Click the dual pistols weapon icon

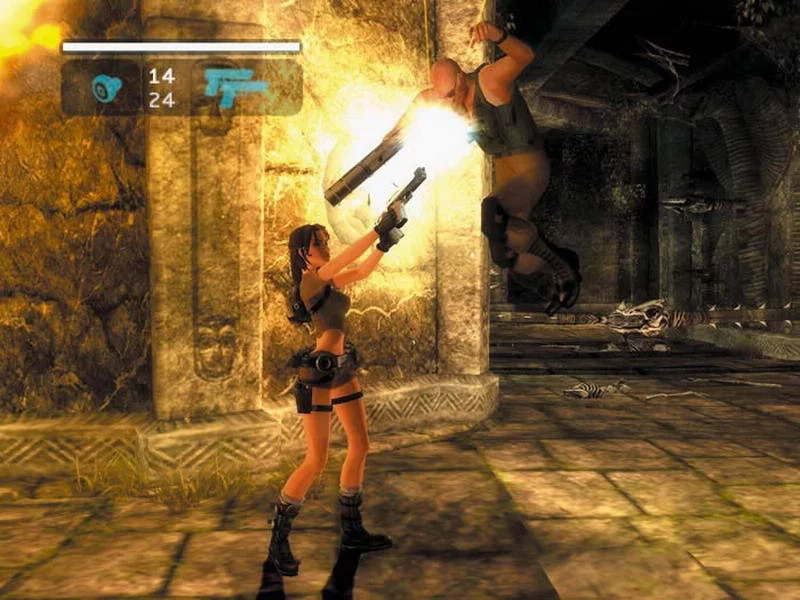tap(236, 87)
